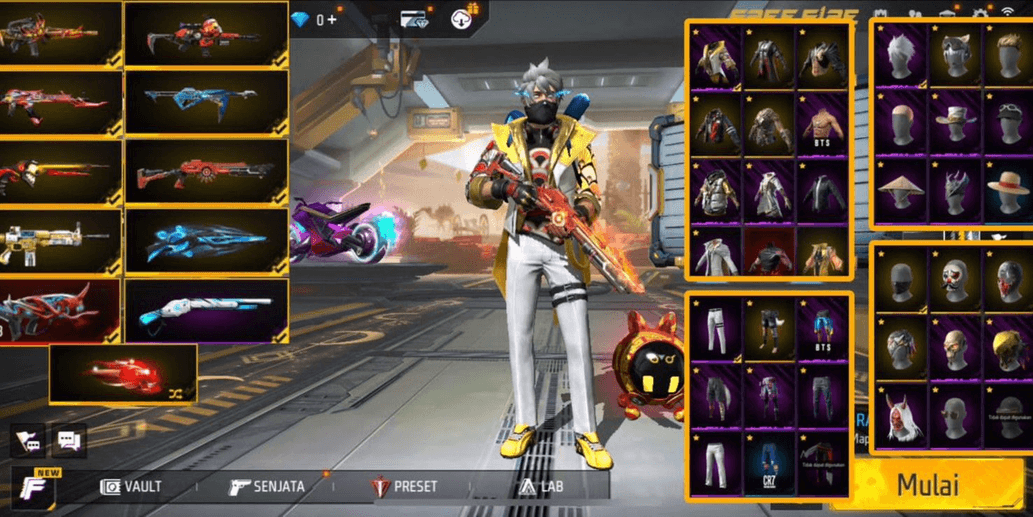Open the Senjata weapons menu
The height and width of the screenshot is (517, 1033).
point(266,487)
